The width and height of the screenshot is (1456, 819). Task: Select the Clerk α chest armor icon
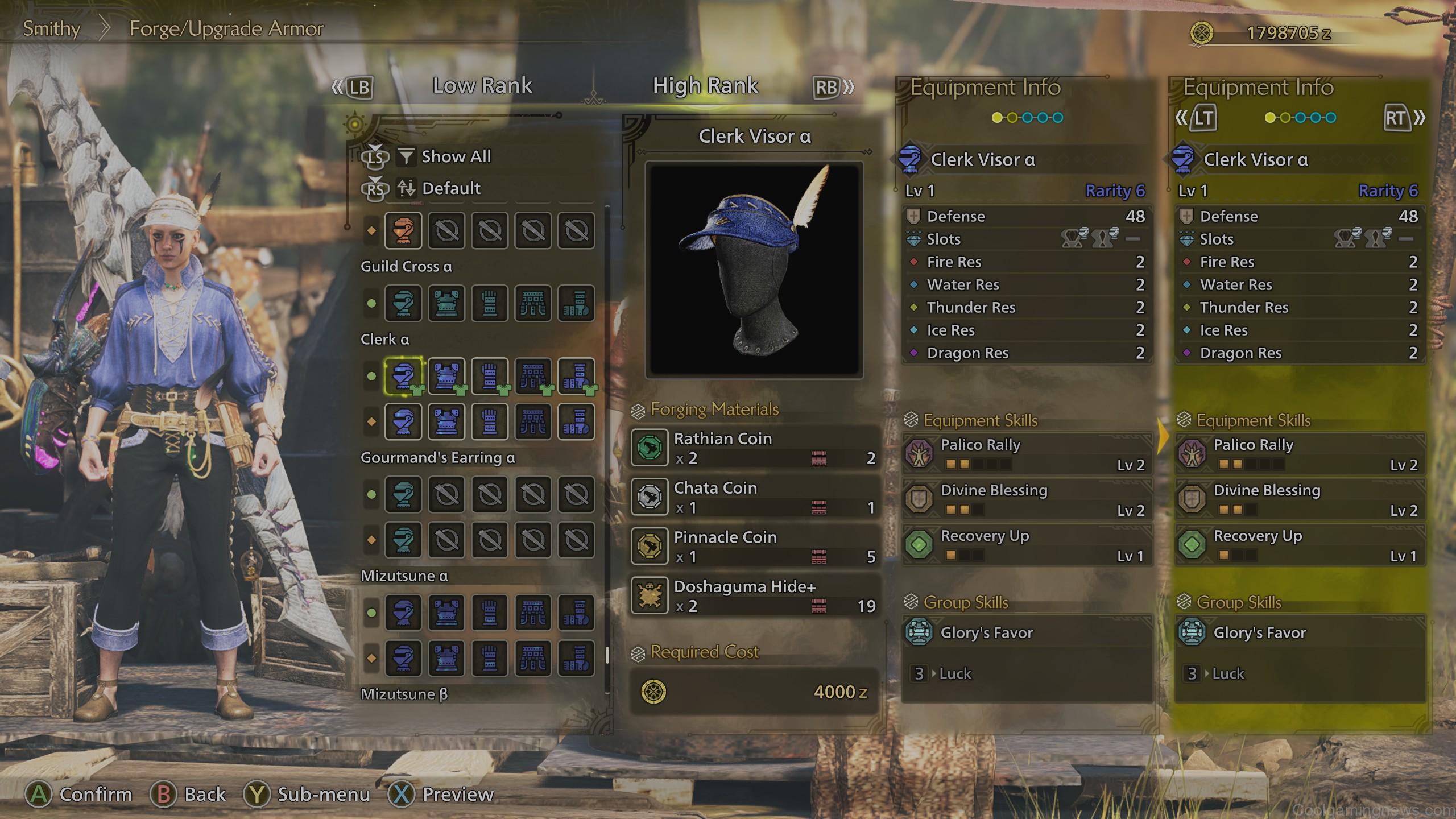click(x=446, y=375)
